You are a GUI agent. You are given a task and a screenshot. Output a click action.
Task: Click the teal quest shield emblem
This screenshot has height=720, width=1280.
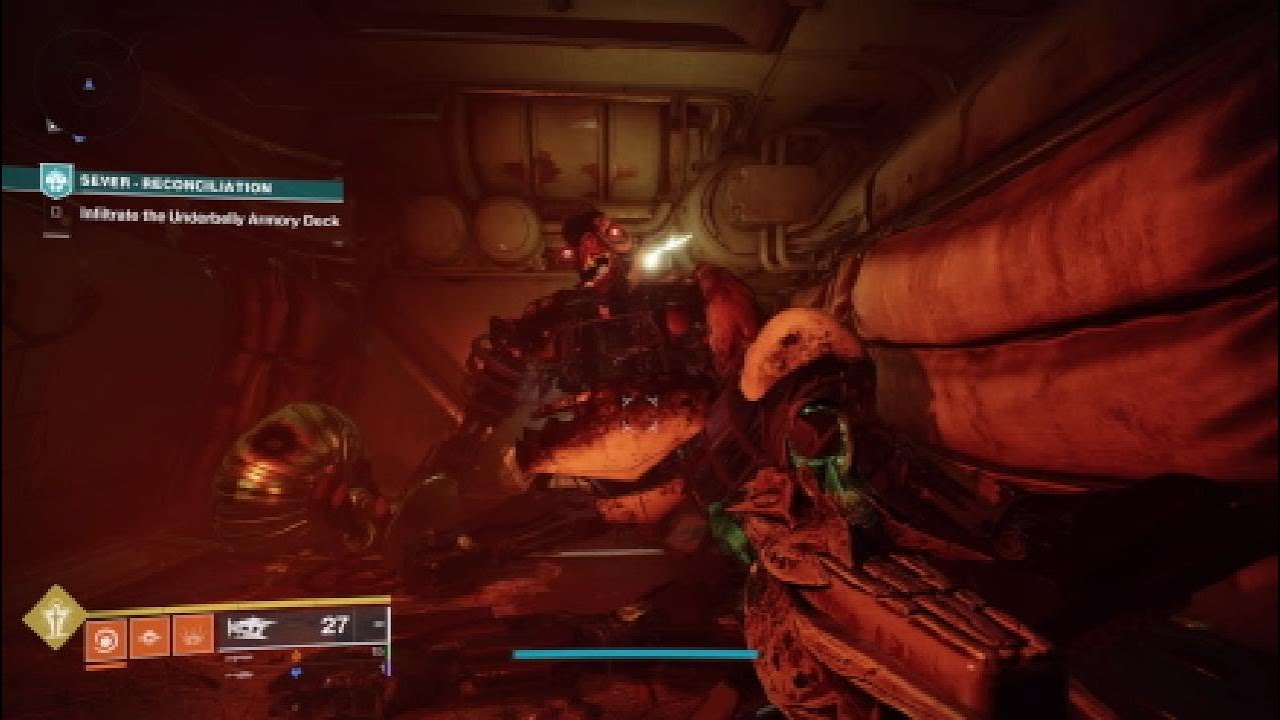pyautogui.click(x=56, y=181)
